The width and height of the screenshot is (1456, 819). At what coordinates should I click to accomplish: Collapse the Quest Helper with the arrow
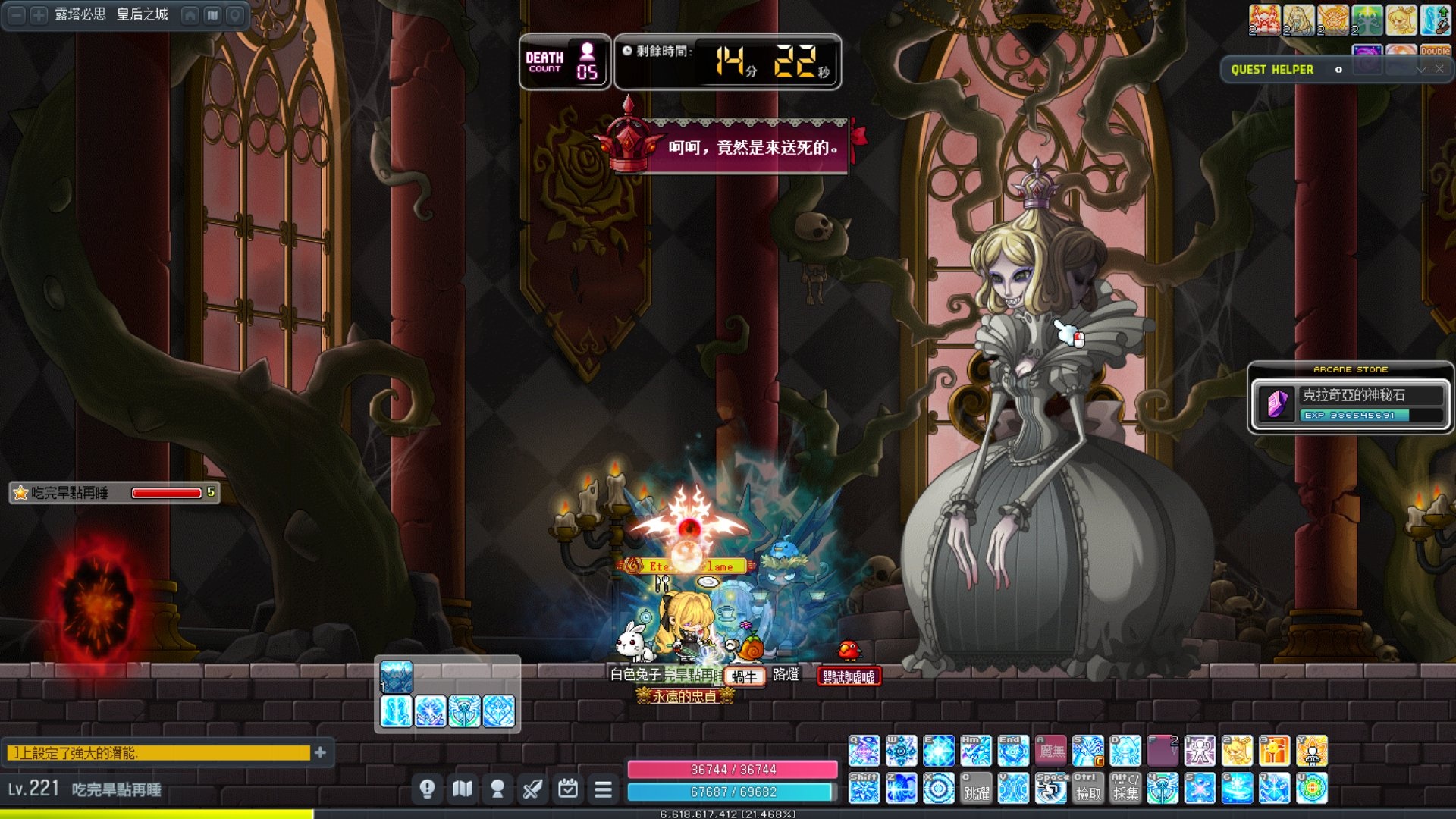coord(1421,69)
